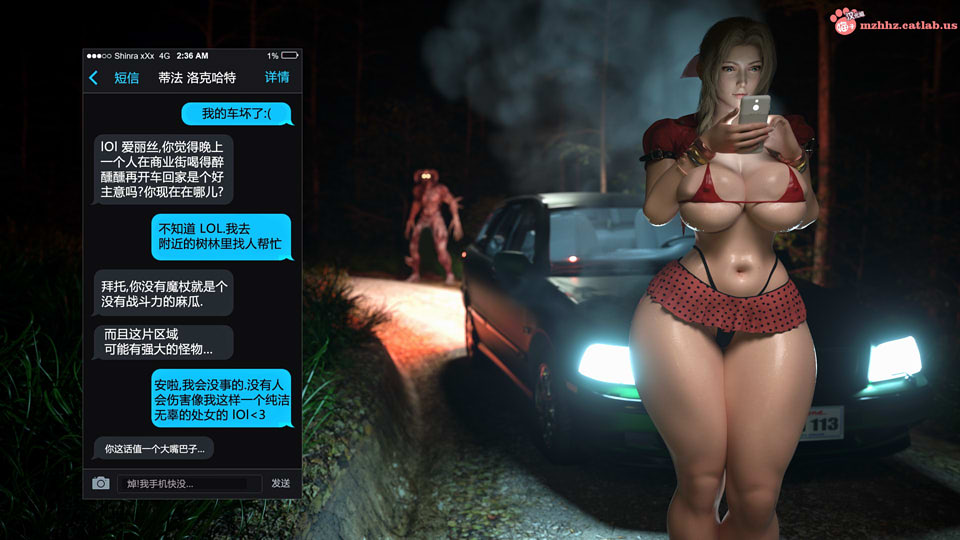960x540 pixels.
Task: Send the message with the 发送 button
Action: point(281,484)
